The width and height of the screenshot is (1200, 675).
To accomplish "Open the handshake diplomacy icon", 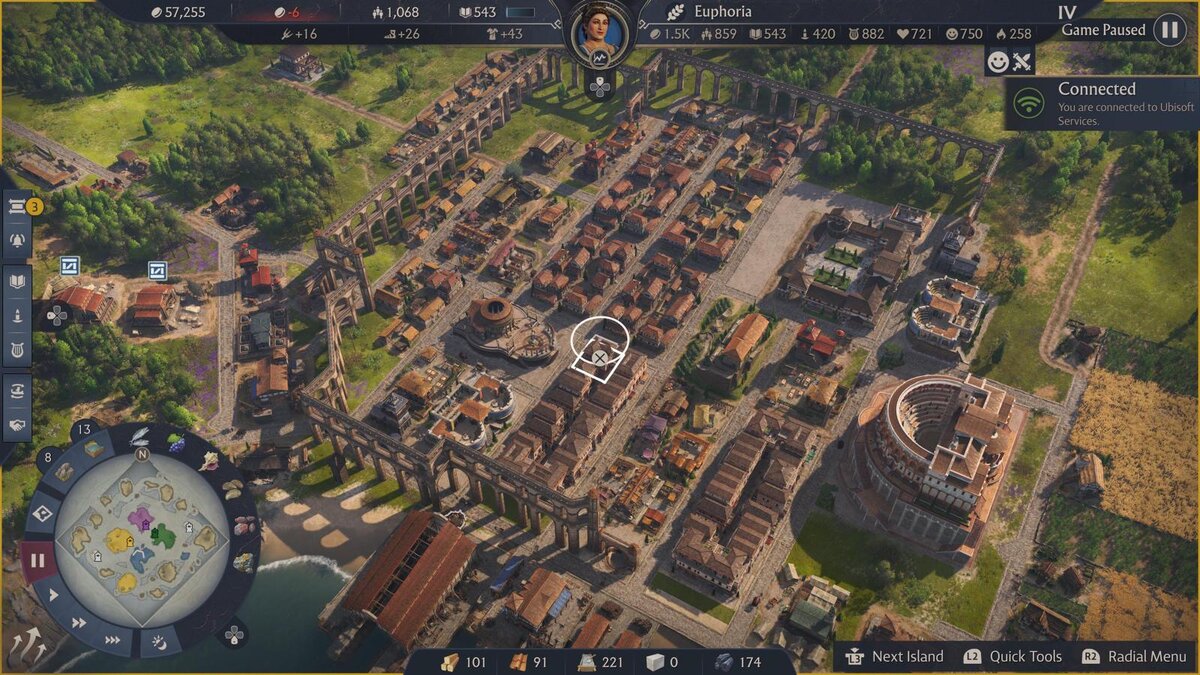I will tap(17, 425).
